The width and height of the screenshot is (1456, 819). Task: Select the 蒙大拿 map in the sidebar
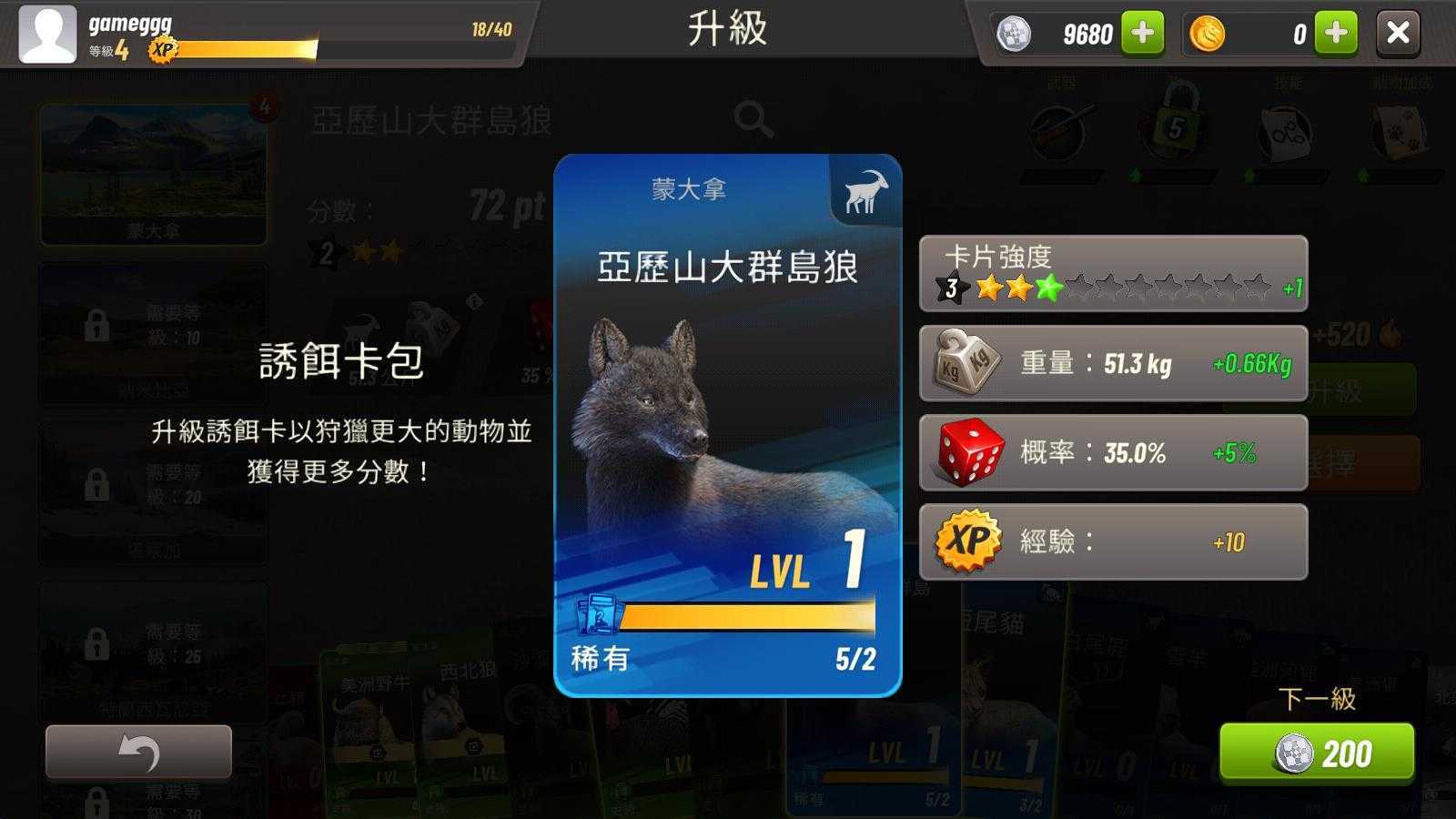(153, 173)
